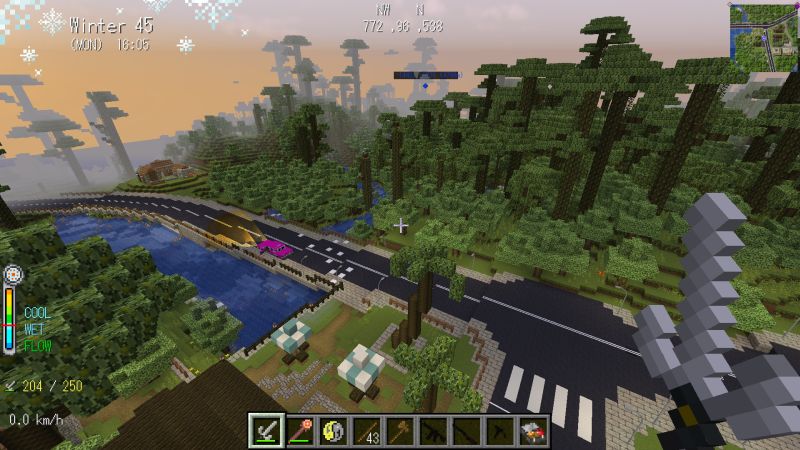800x450 pixels.
Task: Choose the yellow moon clock item
Action: pyautogui.click(x=333, y=432)
